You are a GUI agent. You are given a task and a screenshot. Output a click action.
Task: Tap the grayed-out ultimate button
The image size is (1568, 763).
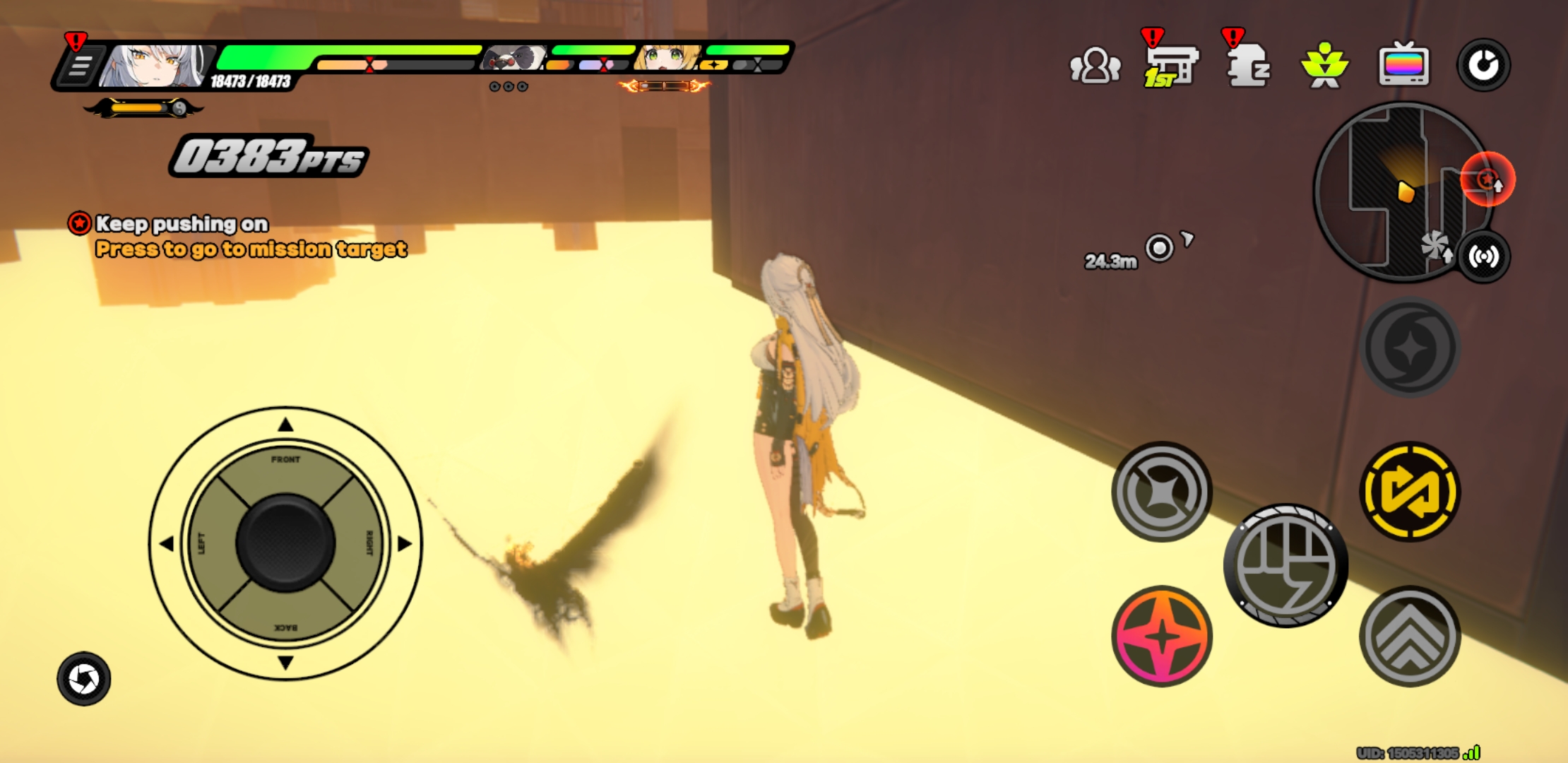pos(1410,345)
